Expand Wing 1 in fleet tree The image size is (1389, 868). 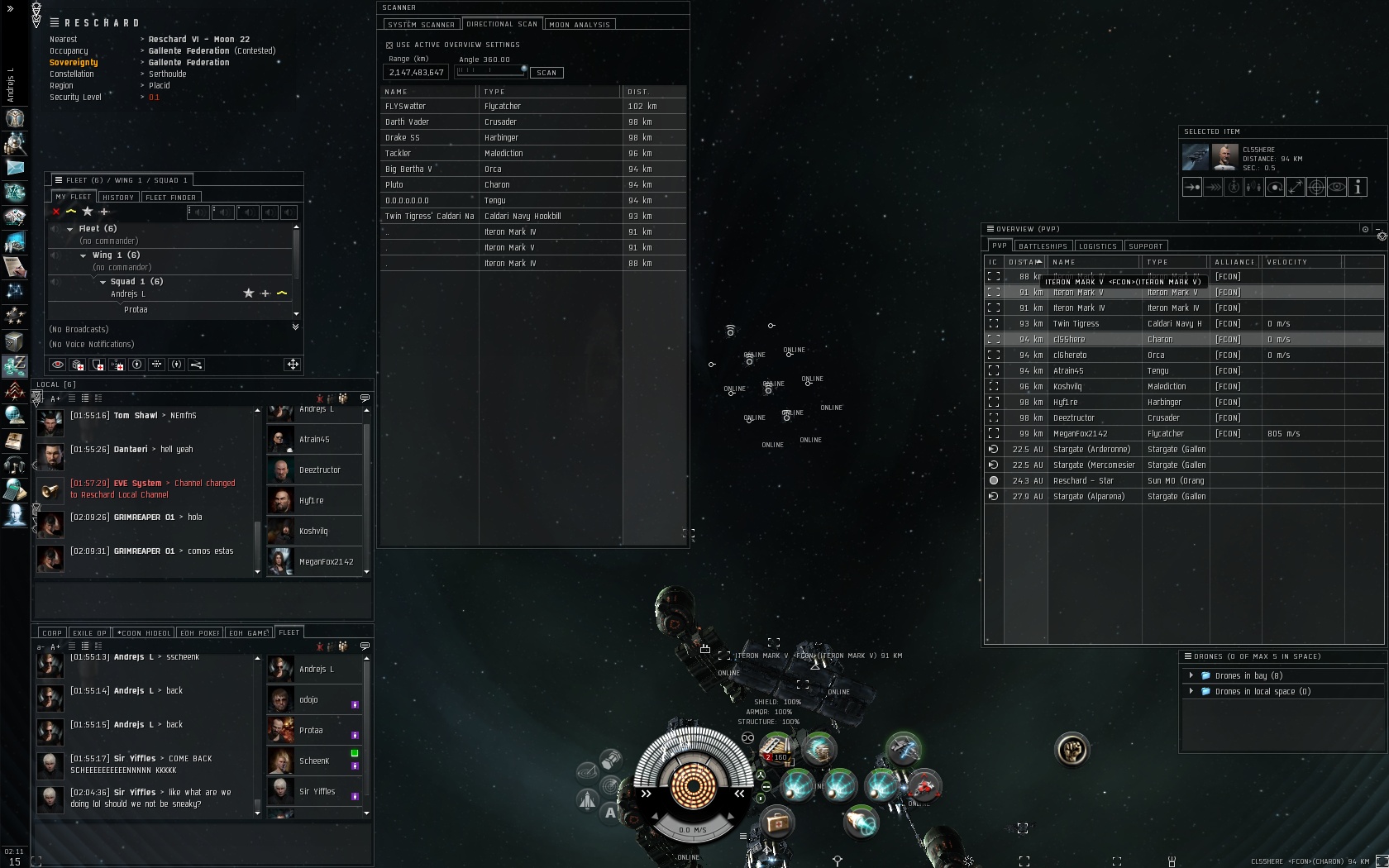click(x=84, y=255)
